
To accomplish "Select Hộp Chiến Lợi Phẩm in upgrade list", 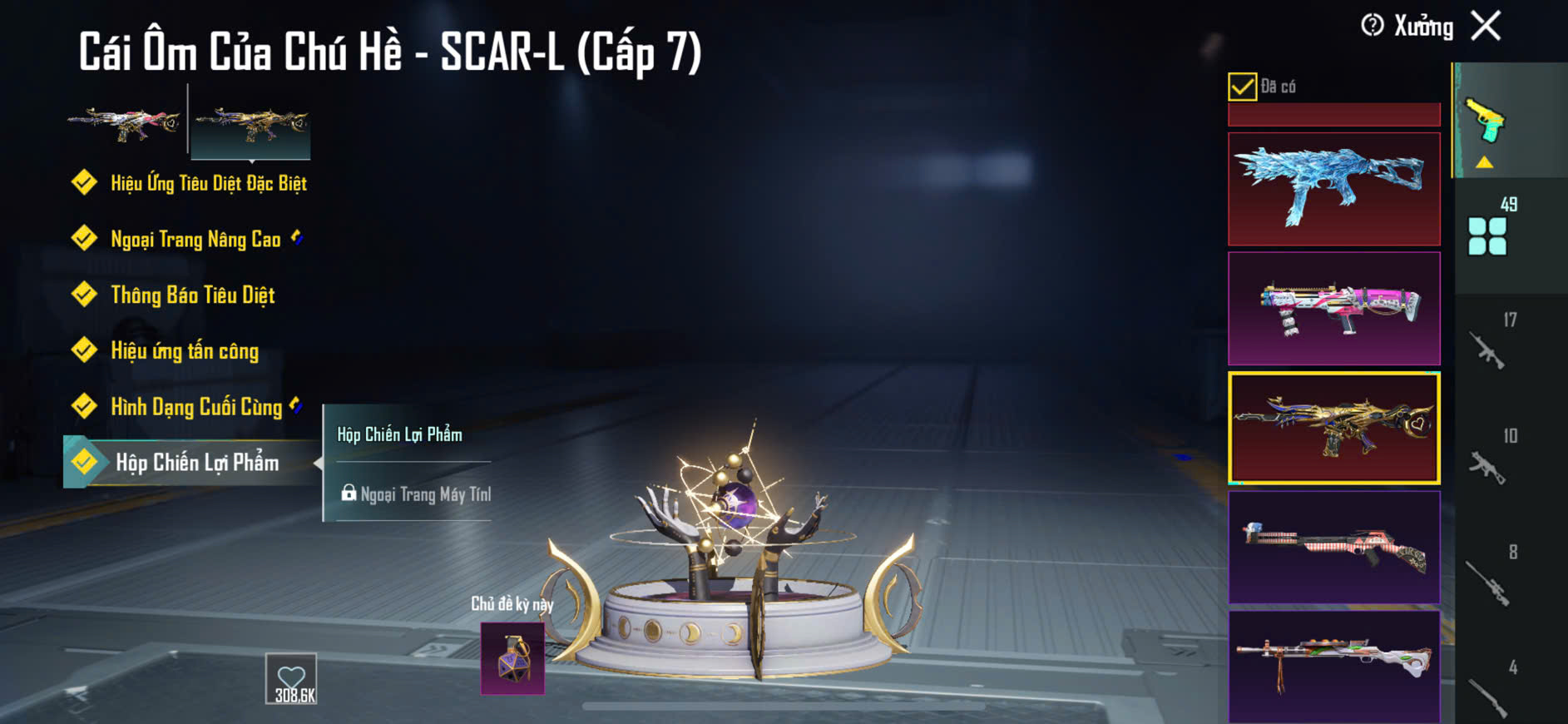I will click(x=196, y=463).
